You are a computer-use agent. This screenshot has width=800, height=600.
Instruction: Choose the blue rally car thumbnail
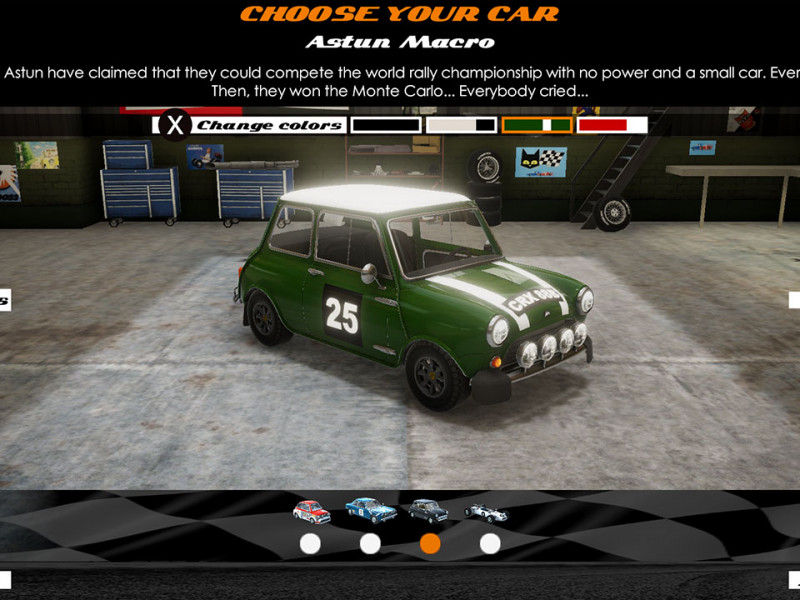(x=370, y=510)
